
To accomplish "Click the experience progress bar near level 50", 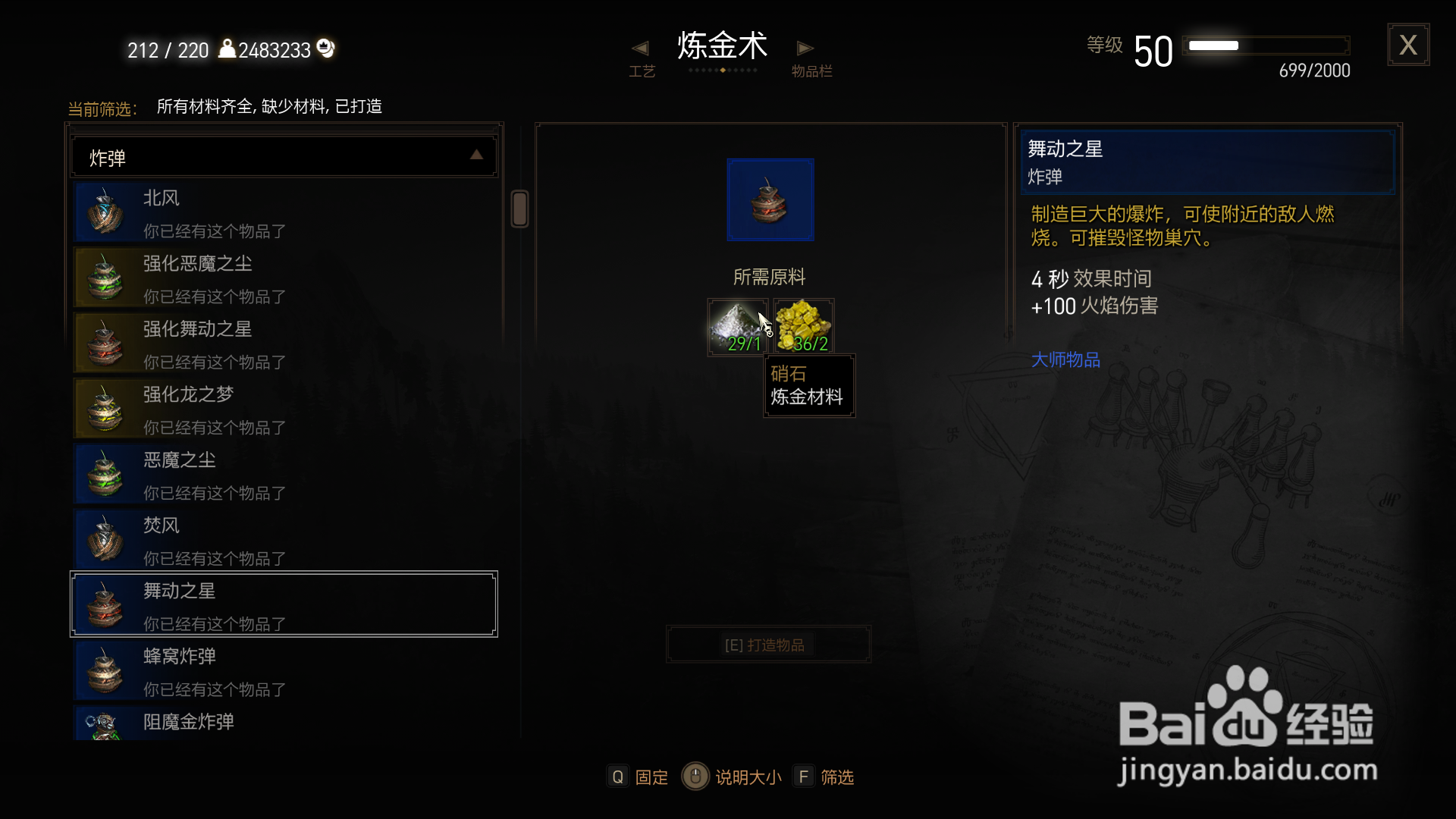I will (x=1266, y=45).
